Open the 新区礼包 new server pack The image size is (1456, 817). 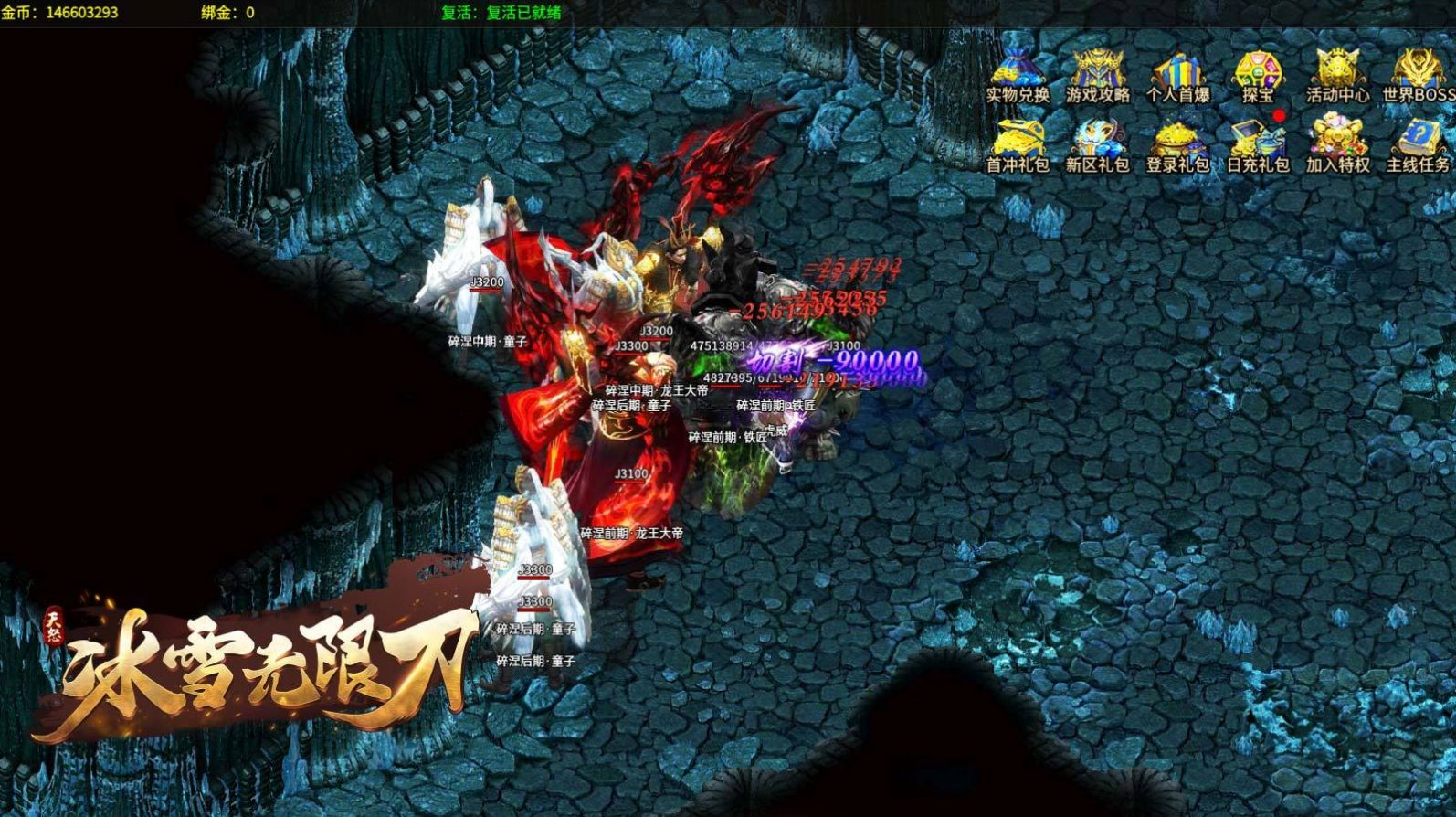click(1097, 143)
